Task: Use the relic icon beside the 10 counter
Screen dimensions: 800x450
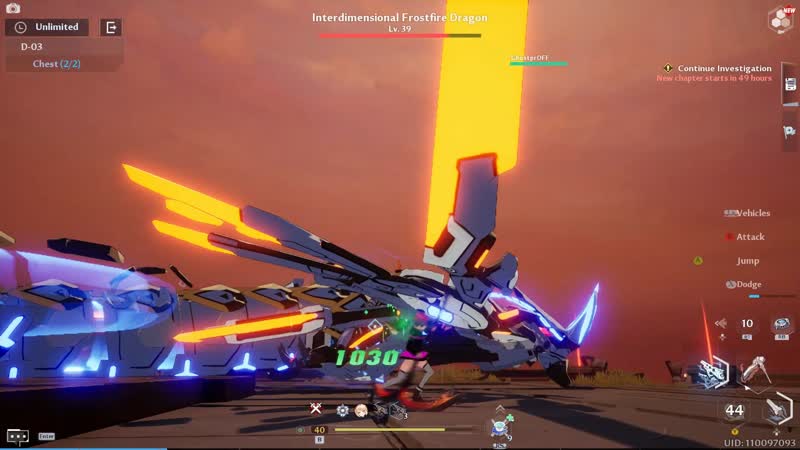Action: click(781, 324)
